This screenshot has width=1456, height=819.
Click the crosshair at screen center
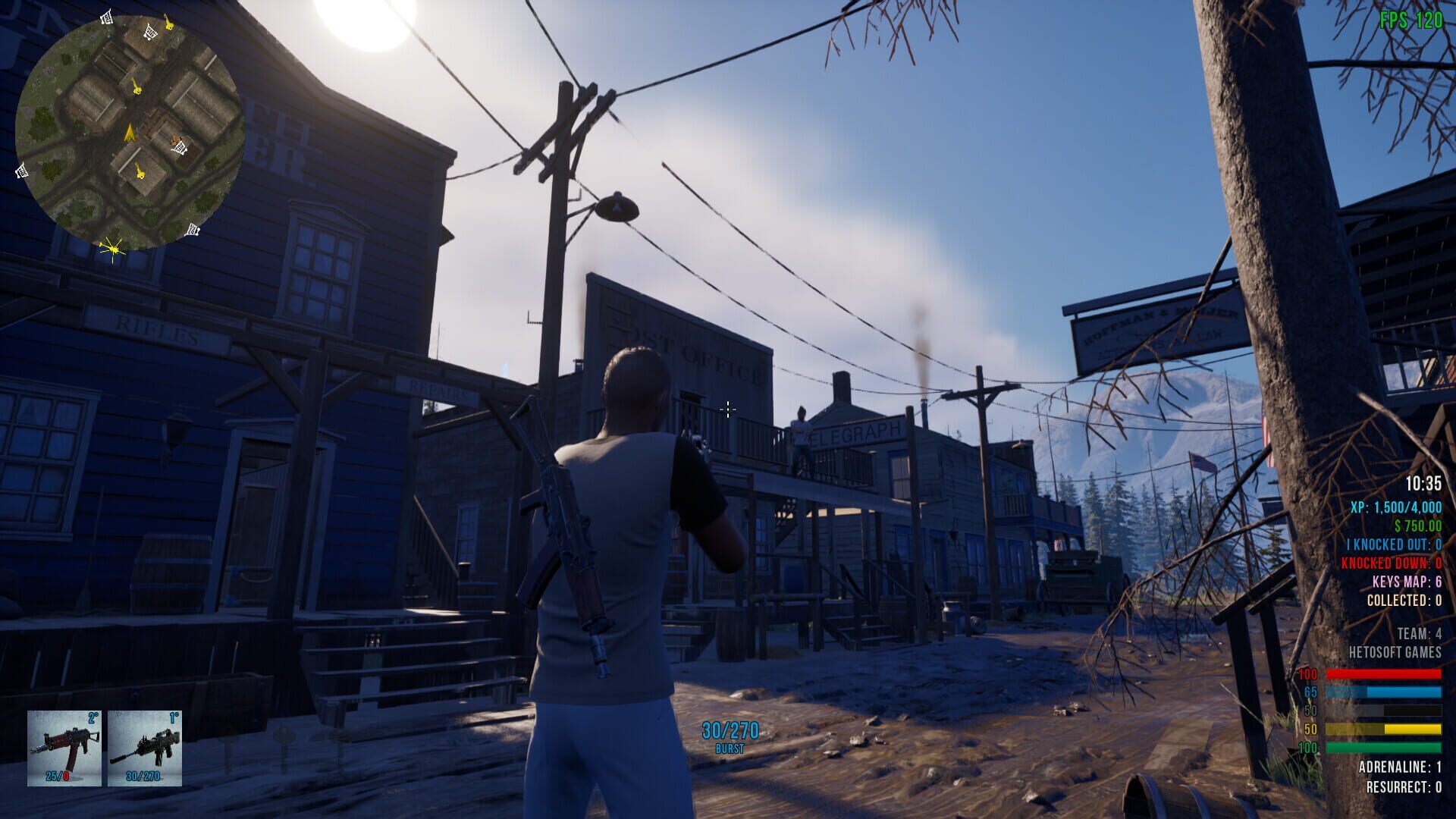[x=728, y=409]
